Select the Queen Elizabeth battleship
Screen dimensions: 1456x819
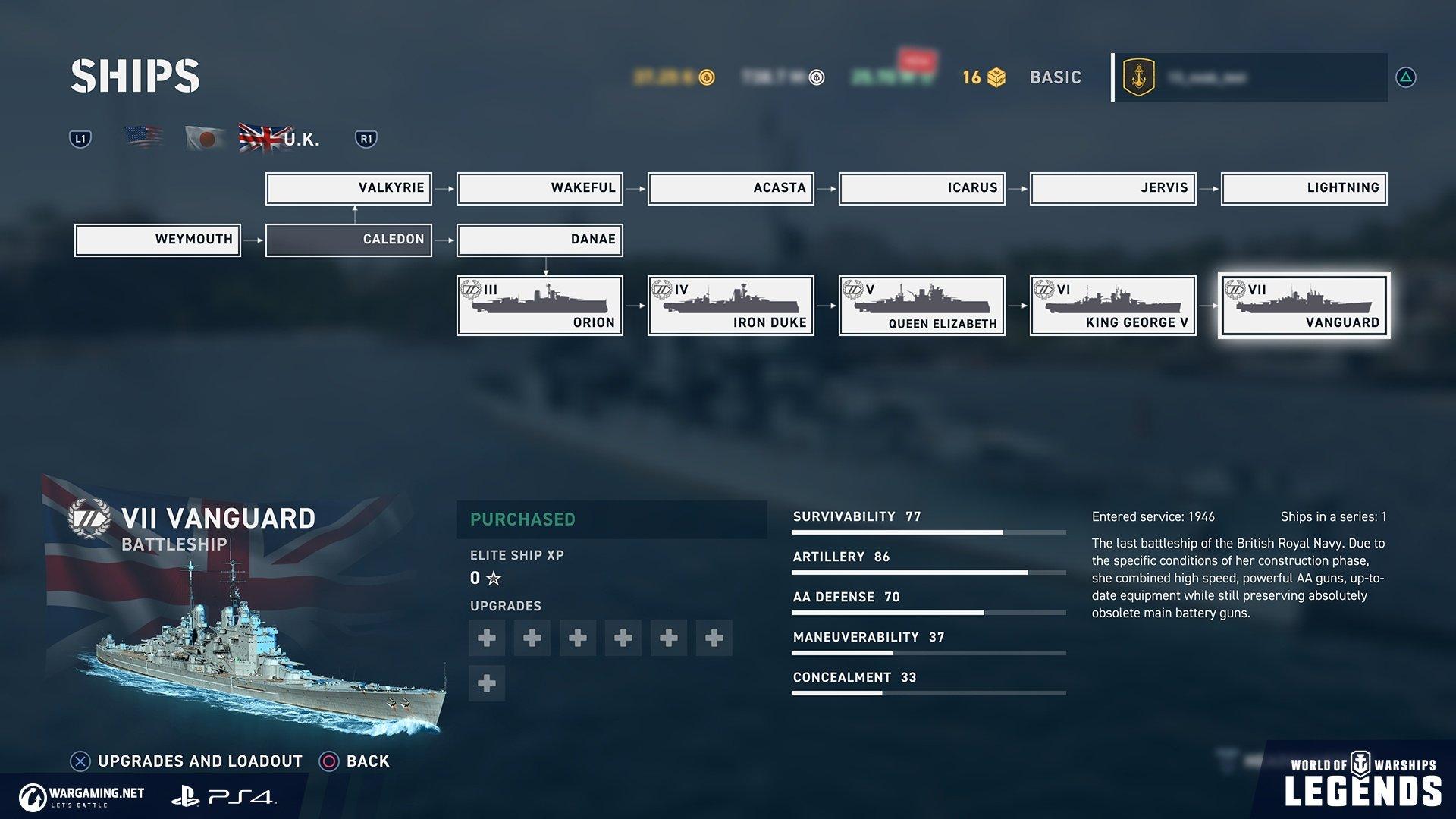pos(921,305)
